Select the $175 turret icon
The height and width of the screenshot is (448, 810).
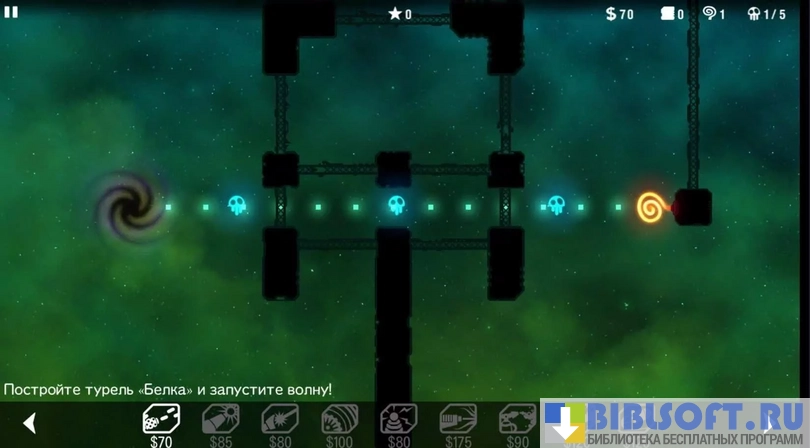click(458, 419)
